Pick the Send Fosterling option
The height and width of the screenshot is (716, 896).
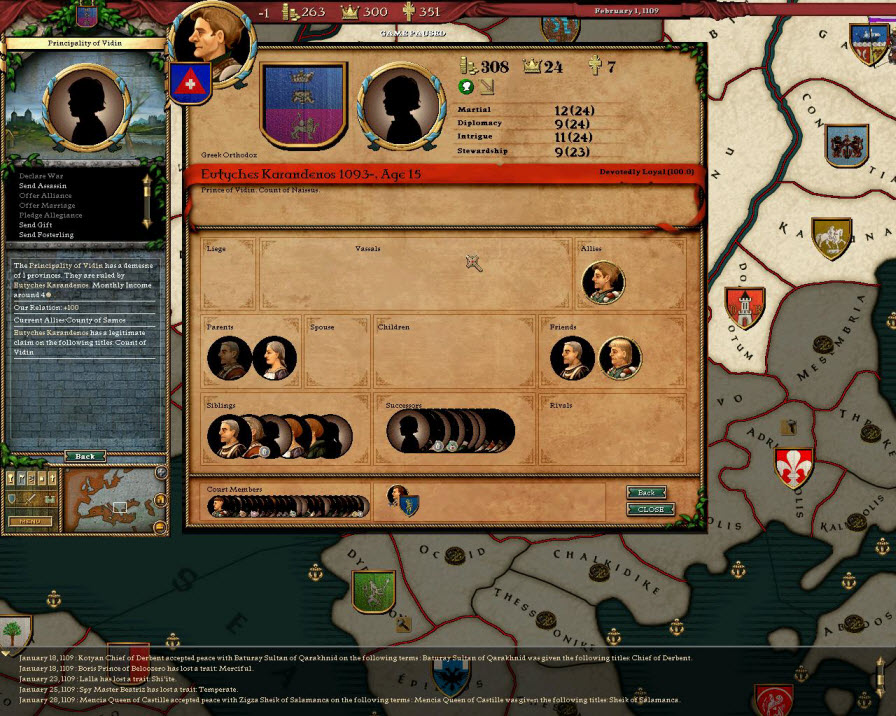click(46, 235)
